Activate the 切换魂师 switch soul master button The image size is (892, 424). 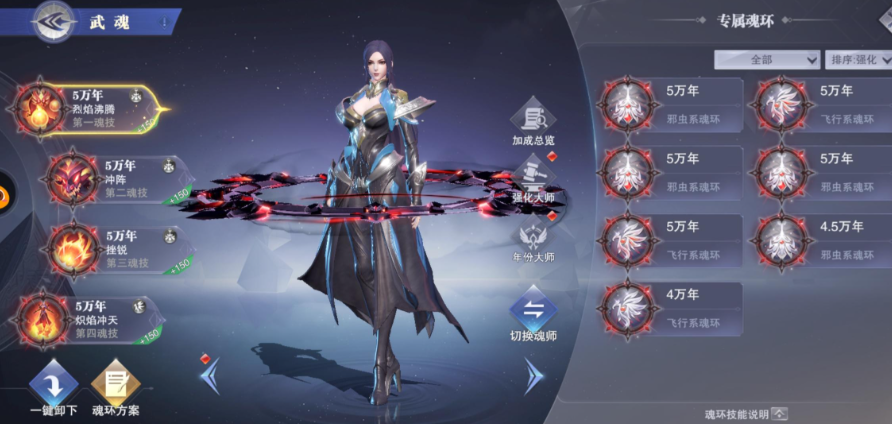click(533, 316)
